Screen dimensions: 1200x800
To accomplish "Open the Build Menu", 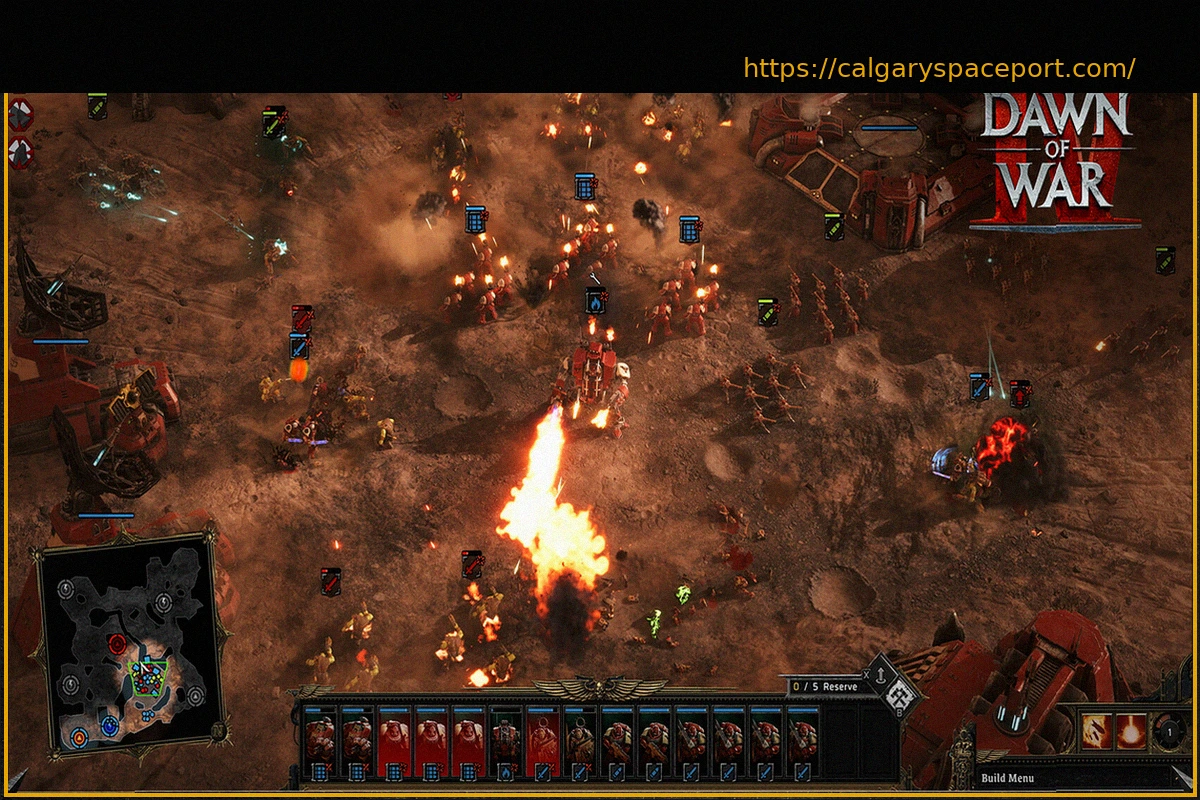I will (1007, 778).
